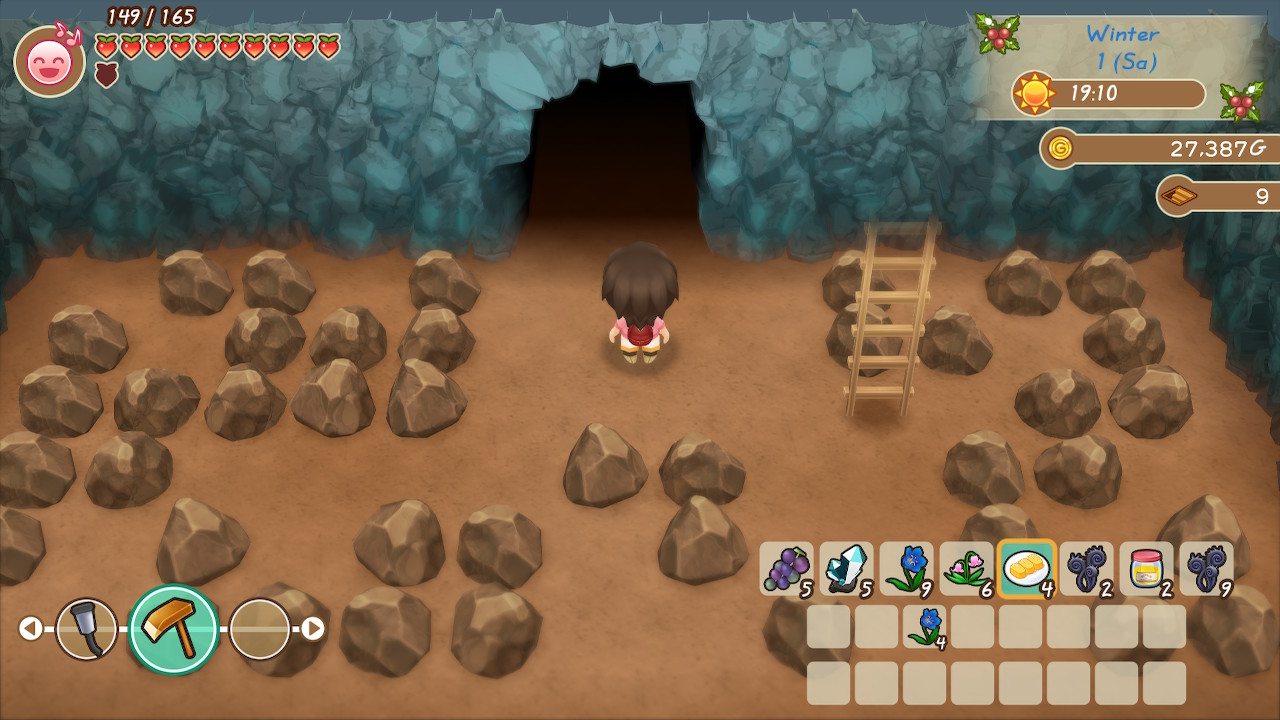Screen dimensions: 1280x720
Task: Click the left arrow of the tool selector
Action: coord(31,628)
